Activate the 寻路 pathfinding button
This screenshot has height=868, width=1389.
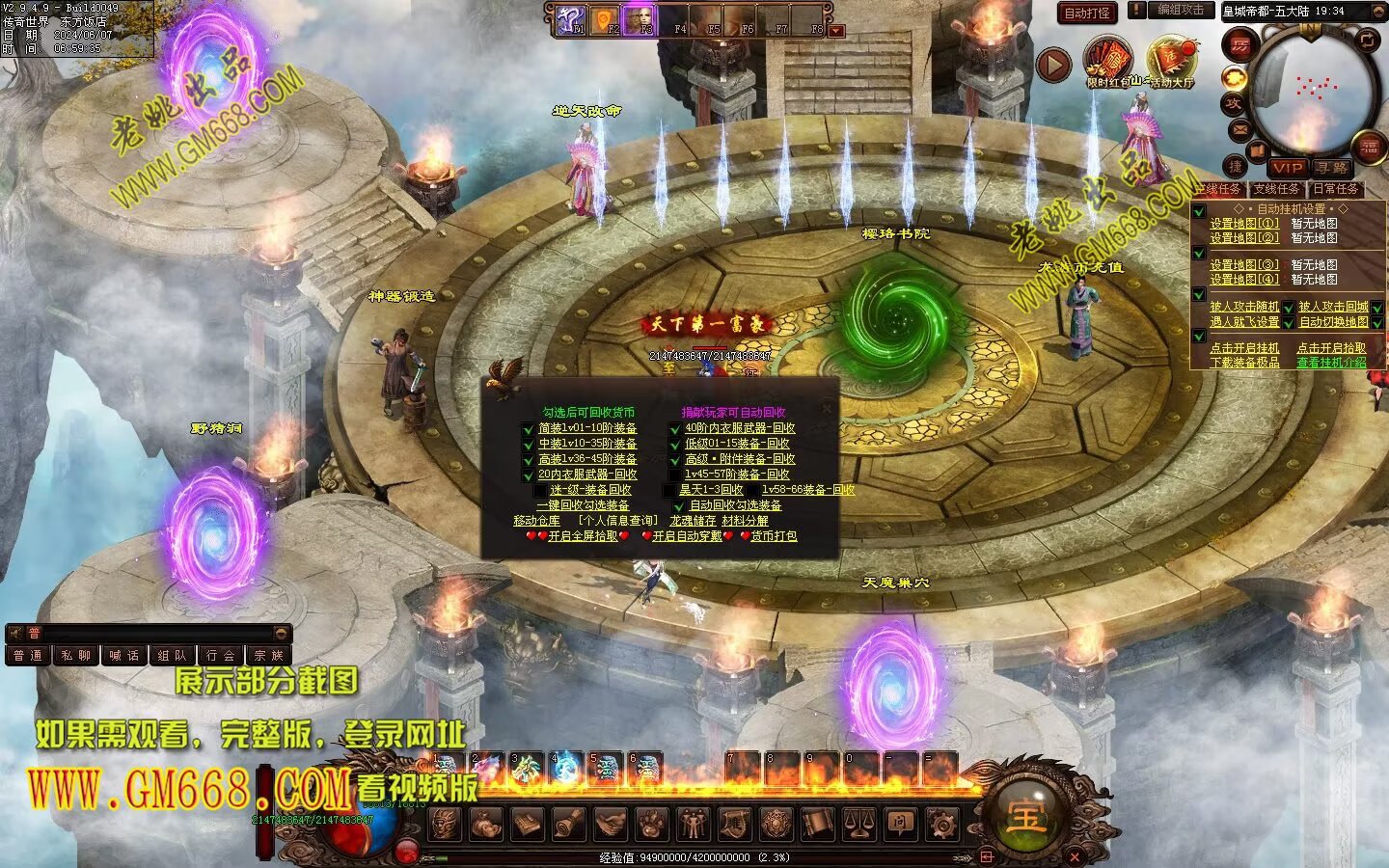[1331, 168]
